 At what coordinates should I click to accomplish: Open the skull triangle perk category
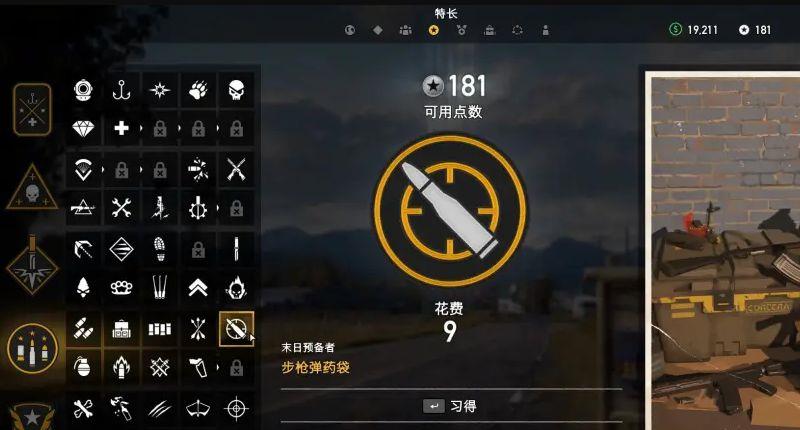[x=32, y=188]
